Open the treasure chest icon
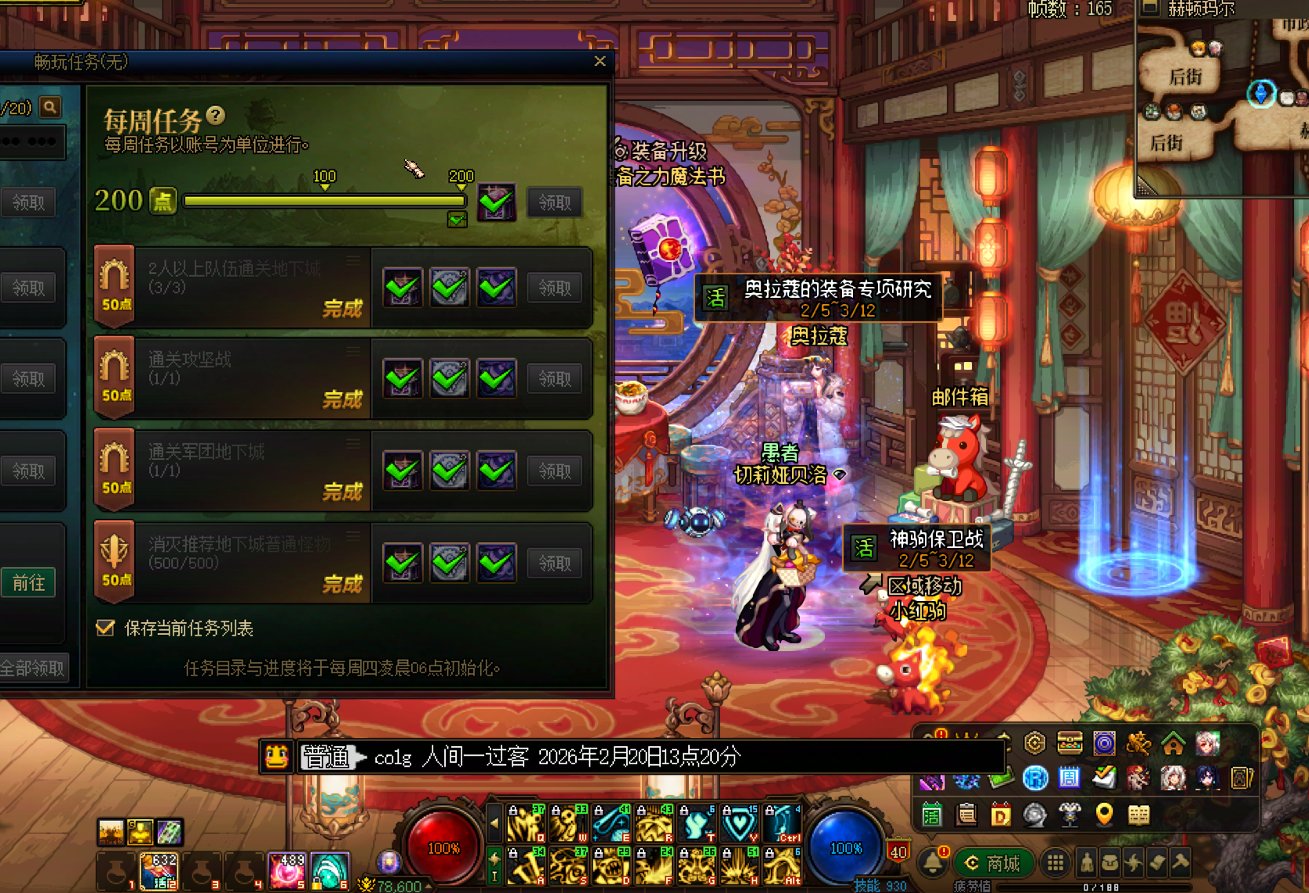The width and height of the screenshot is (1309, 893). coord(1070,743)
